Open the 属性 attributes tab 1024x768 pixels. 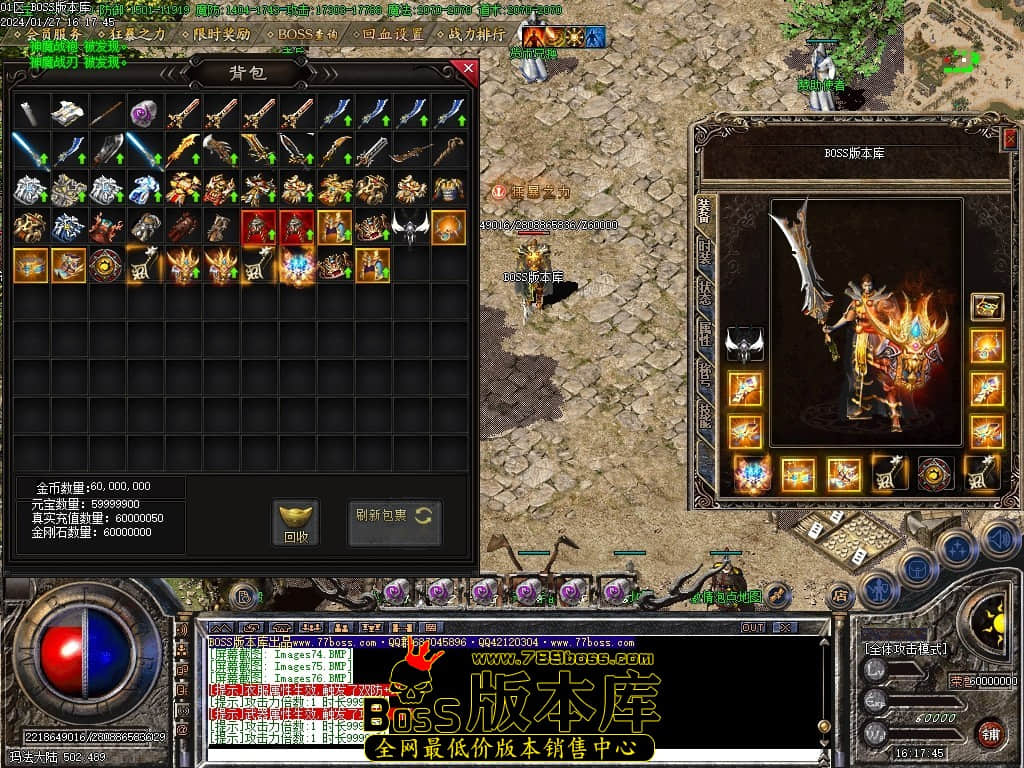(x=705, y=332)
